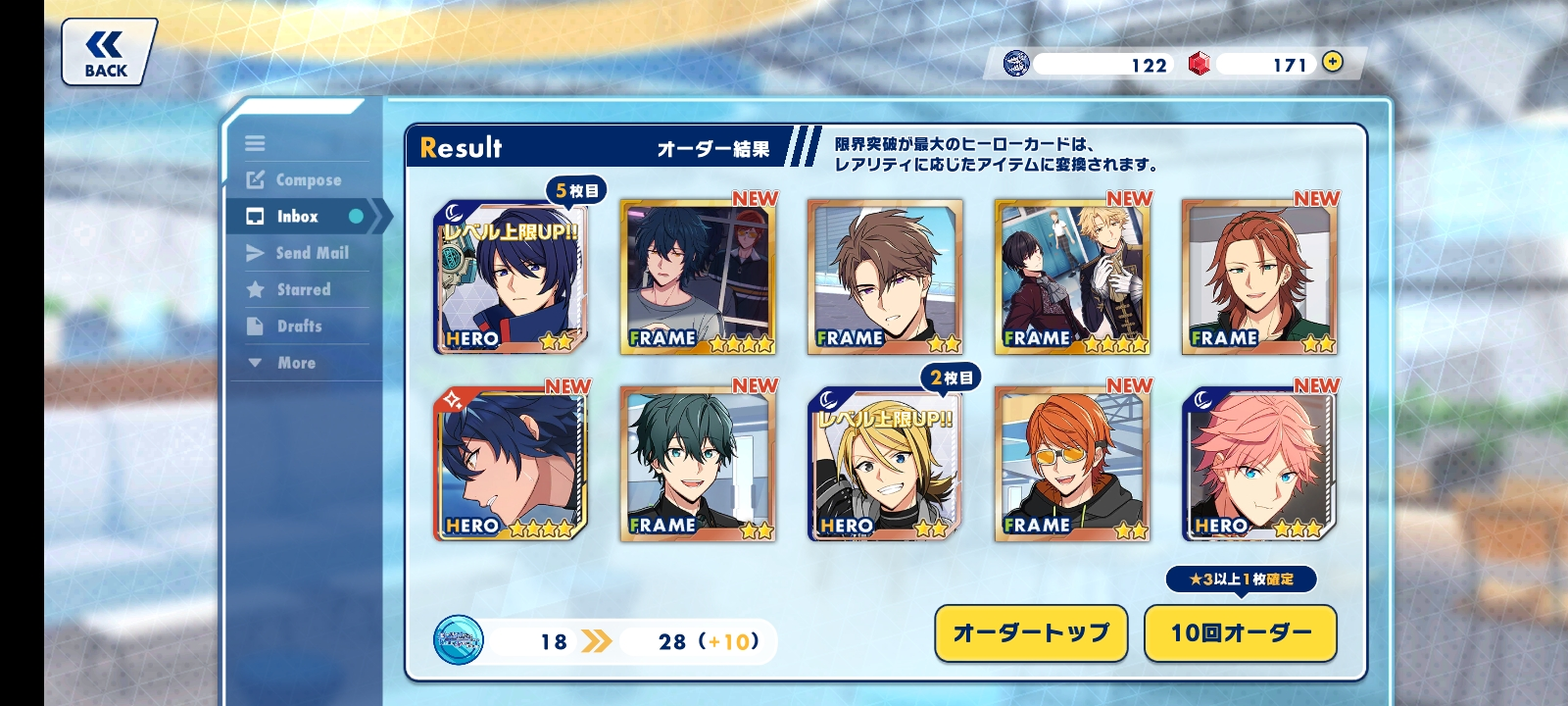
Task: Open the red-haired green-eyed FRAME card
Action: [1259, 277]
